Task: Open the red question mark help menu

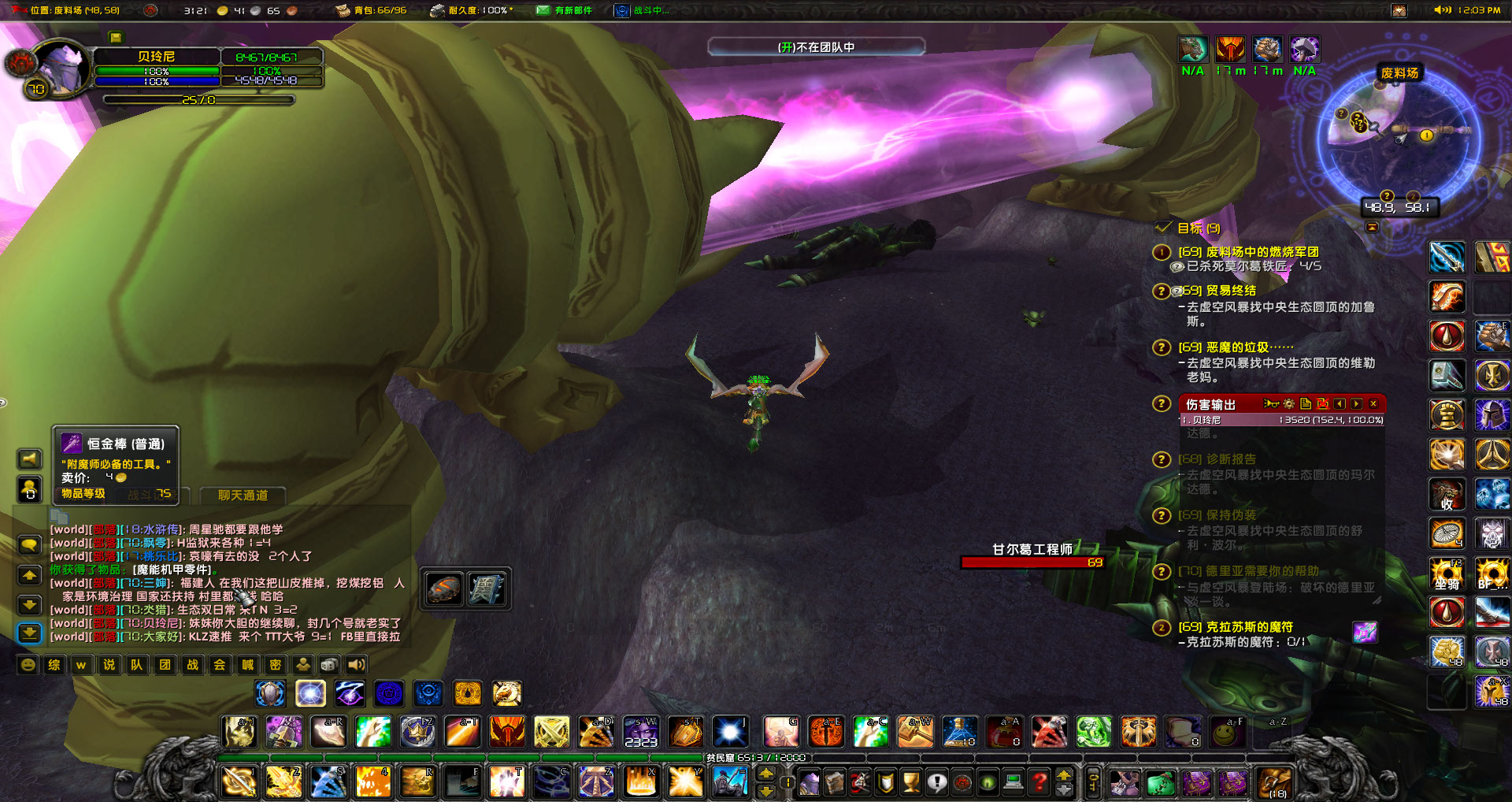Action: coord(1039,782)
